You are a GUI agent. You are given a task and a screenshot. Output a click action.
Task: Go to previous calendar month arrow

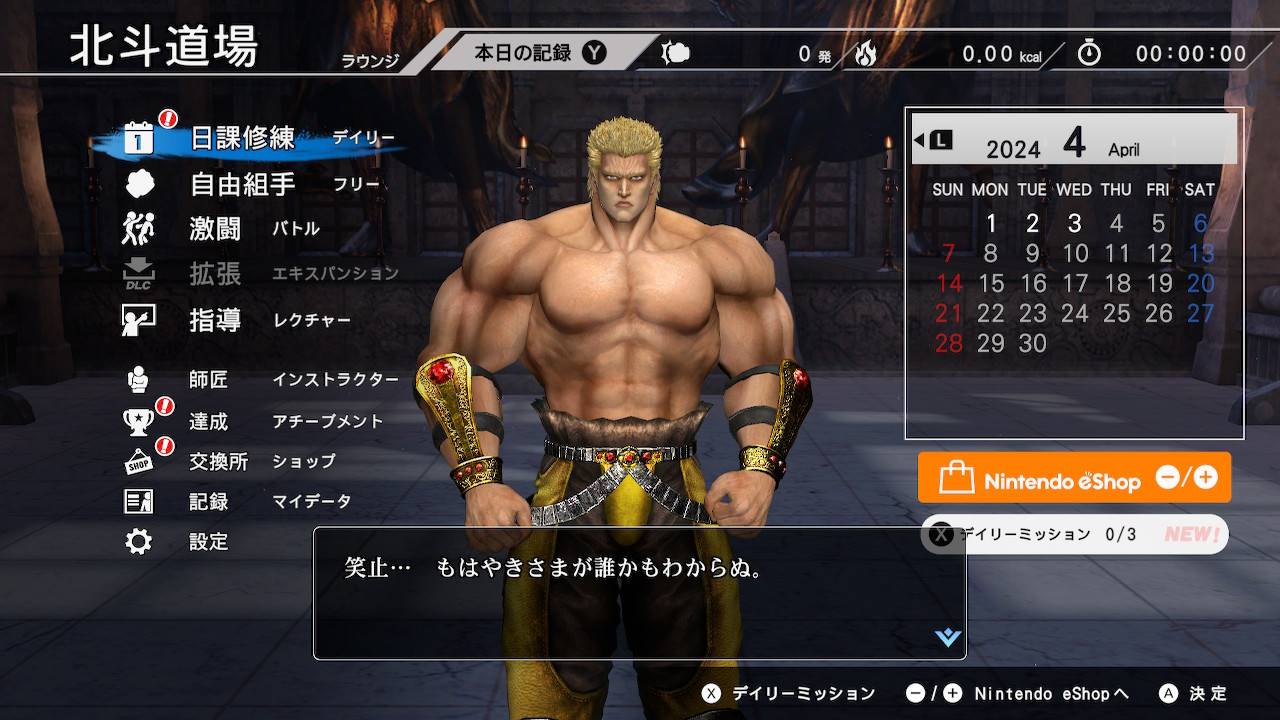932,140
